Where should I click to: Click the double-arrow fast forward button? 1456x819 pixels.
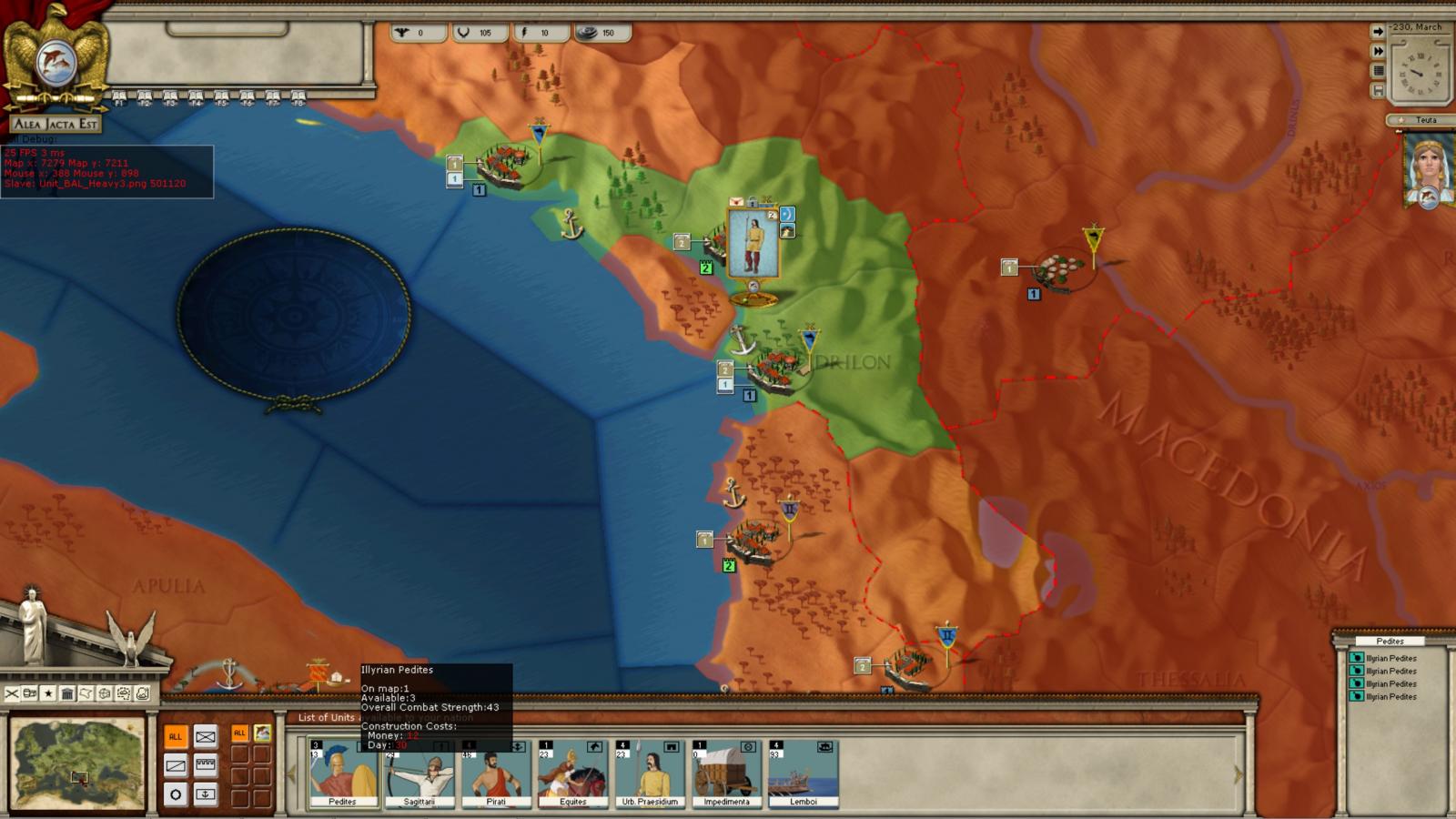[1378, 51]
